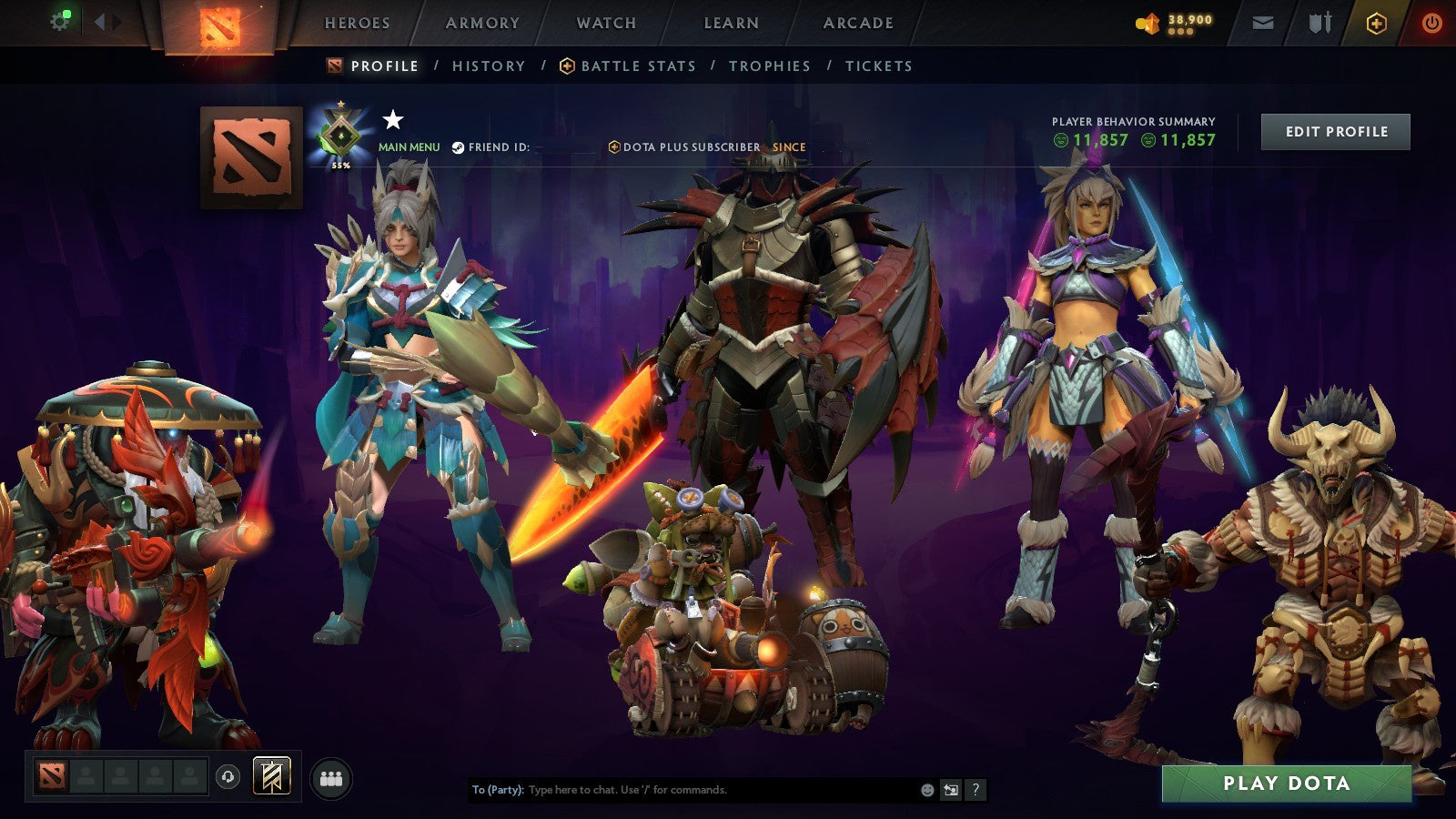Open the MAIN MENU status selector
The width and height of the screenshot is (1456, 819).
(408, 146)
